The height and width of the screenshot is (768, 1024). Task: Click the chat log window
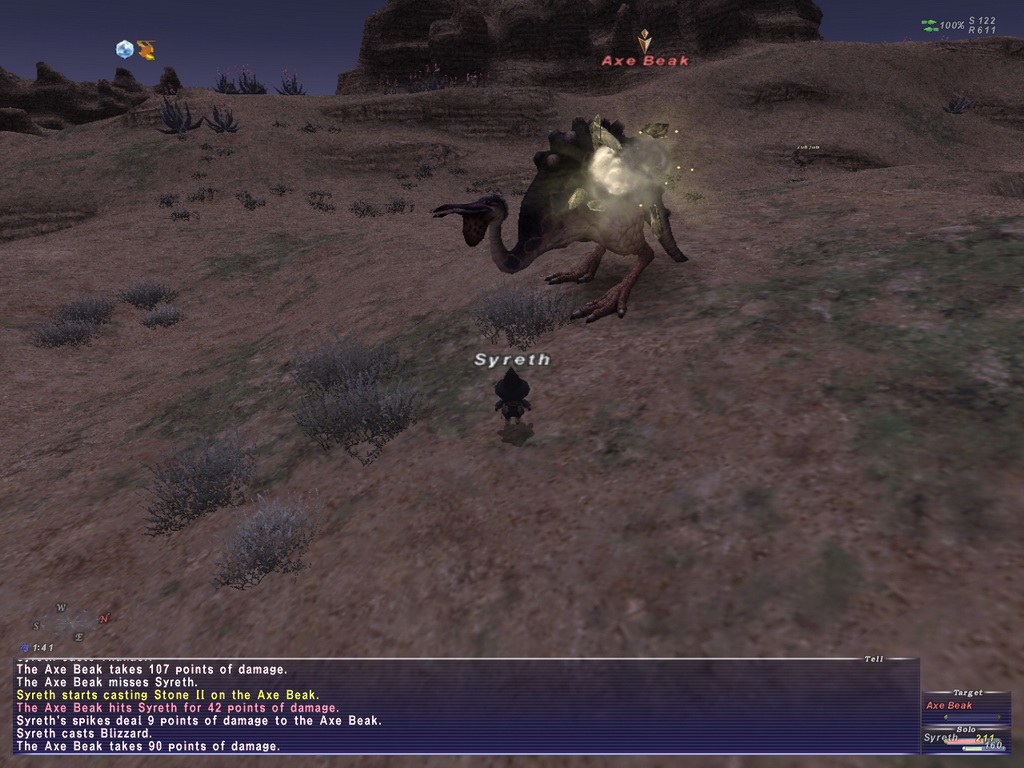[x=465, y=706]
